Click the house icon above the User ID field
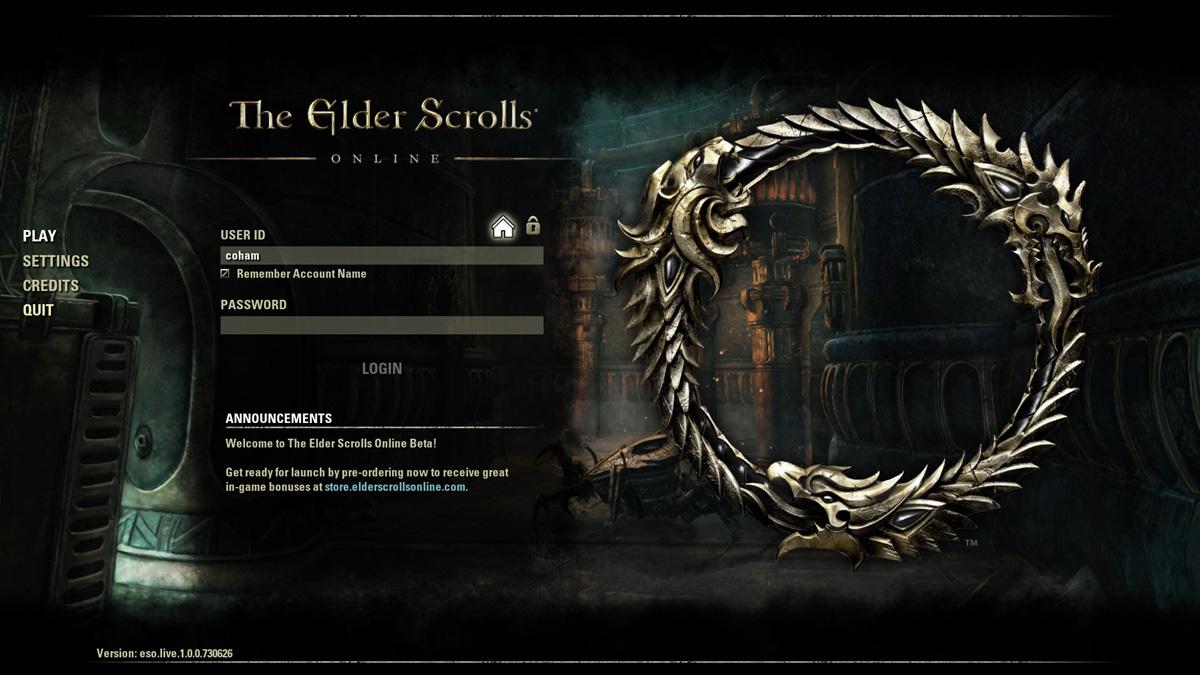1200x675 pixels. point(503,227)
